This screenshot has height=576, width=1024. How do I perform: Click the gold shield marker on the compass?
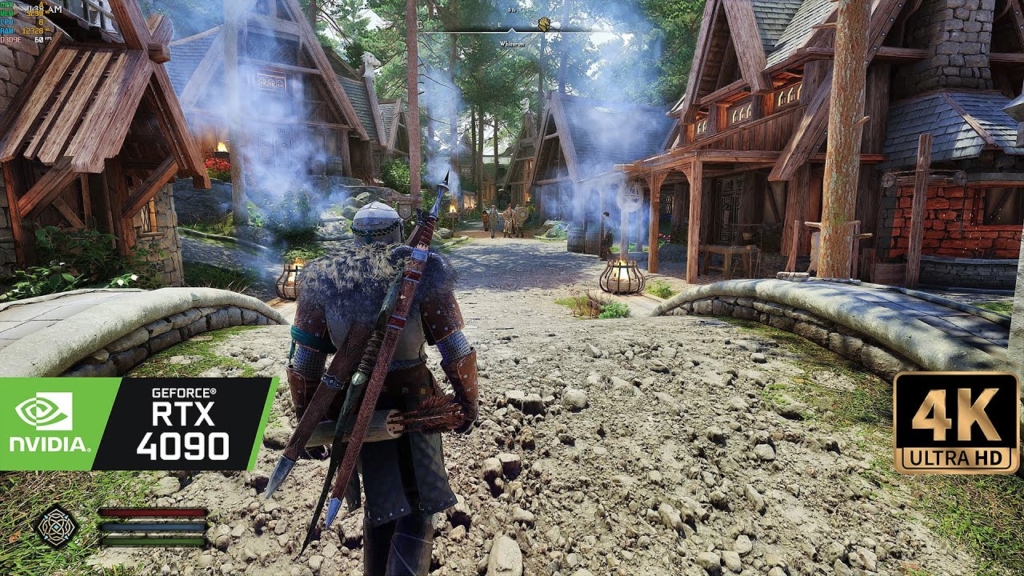pyautogui.click(x=545, y=24)
